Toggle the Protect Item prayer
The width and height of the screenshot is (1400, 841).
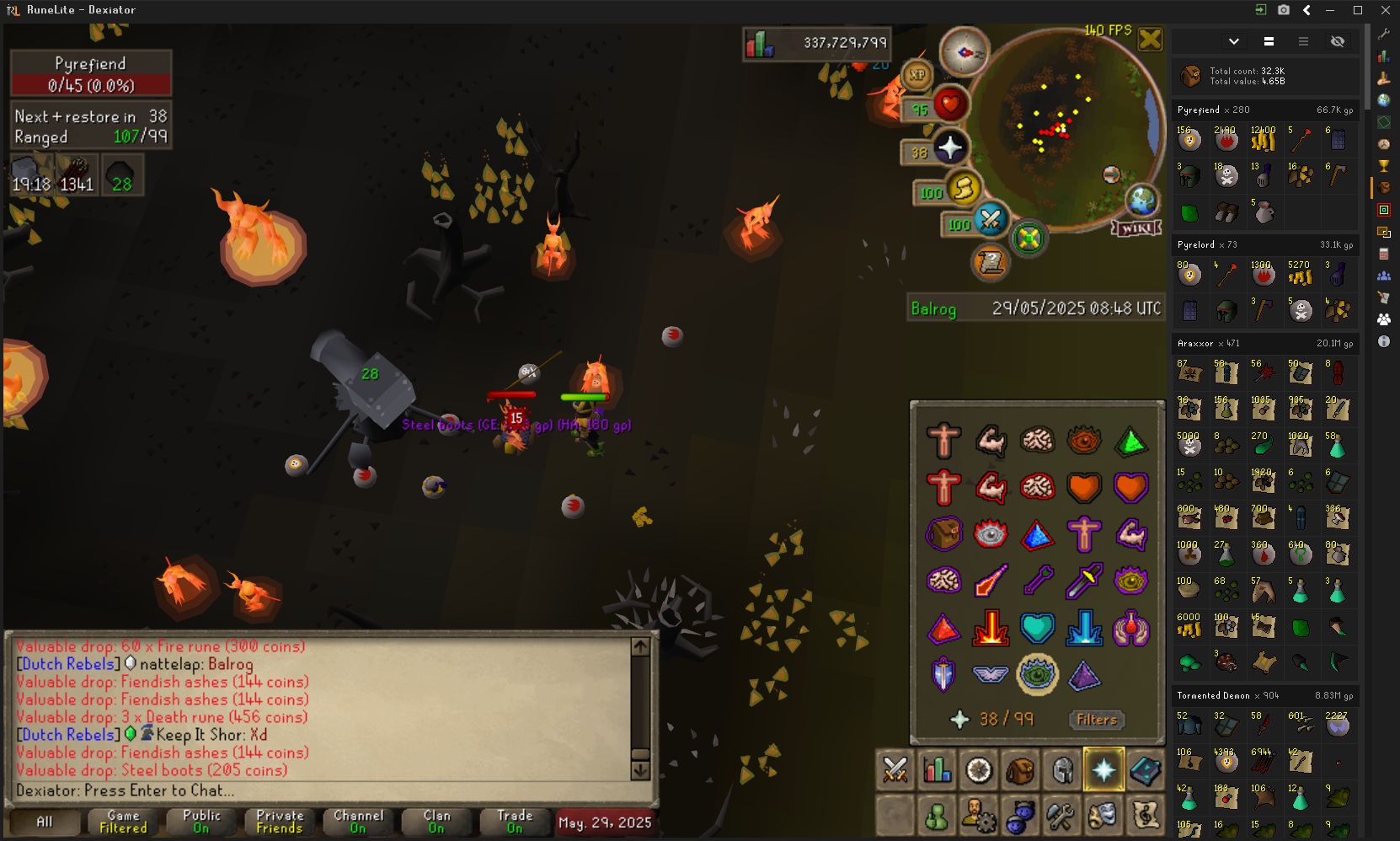(x=944, y=533)
